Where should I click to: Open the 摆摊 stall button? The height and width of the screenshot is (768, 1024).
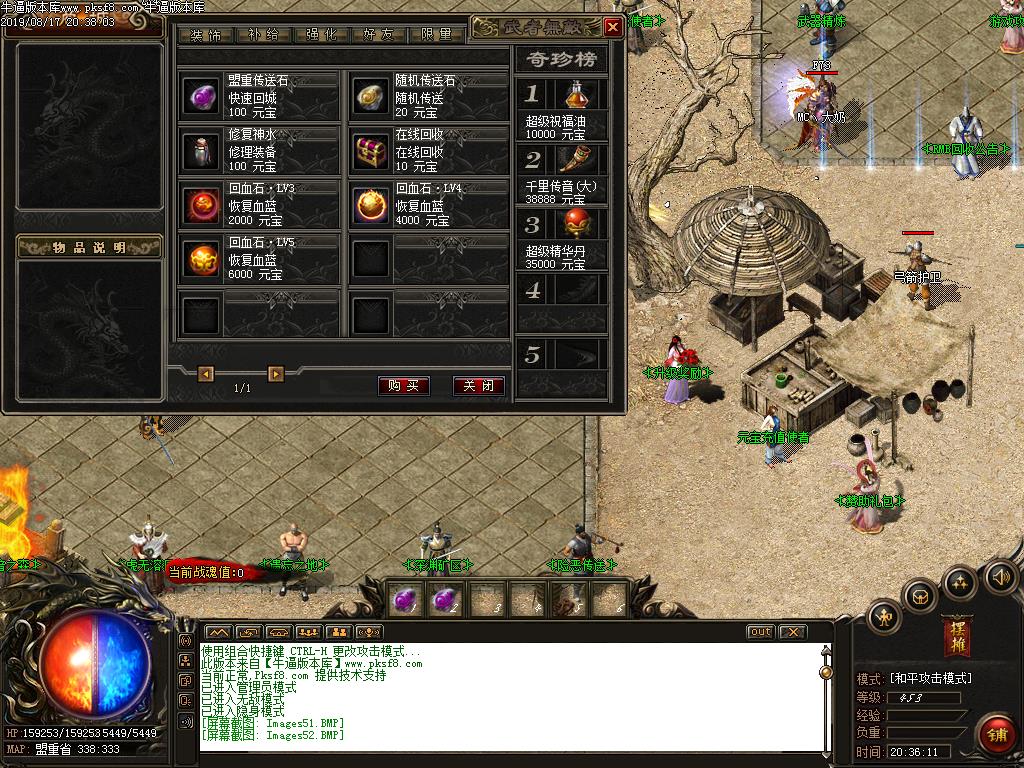point(956,637)
